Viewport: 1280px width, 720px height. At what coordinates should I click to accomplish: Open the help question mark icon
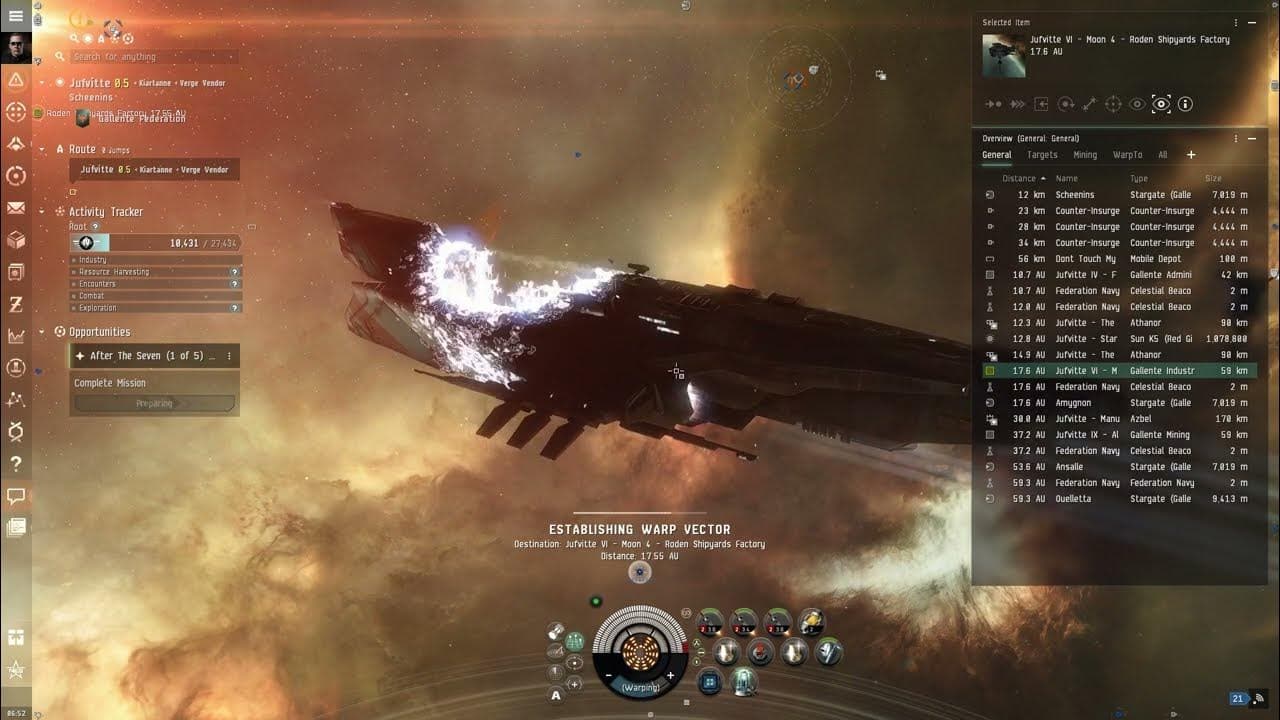16,464
